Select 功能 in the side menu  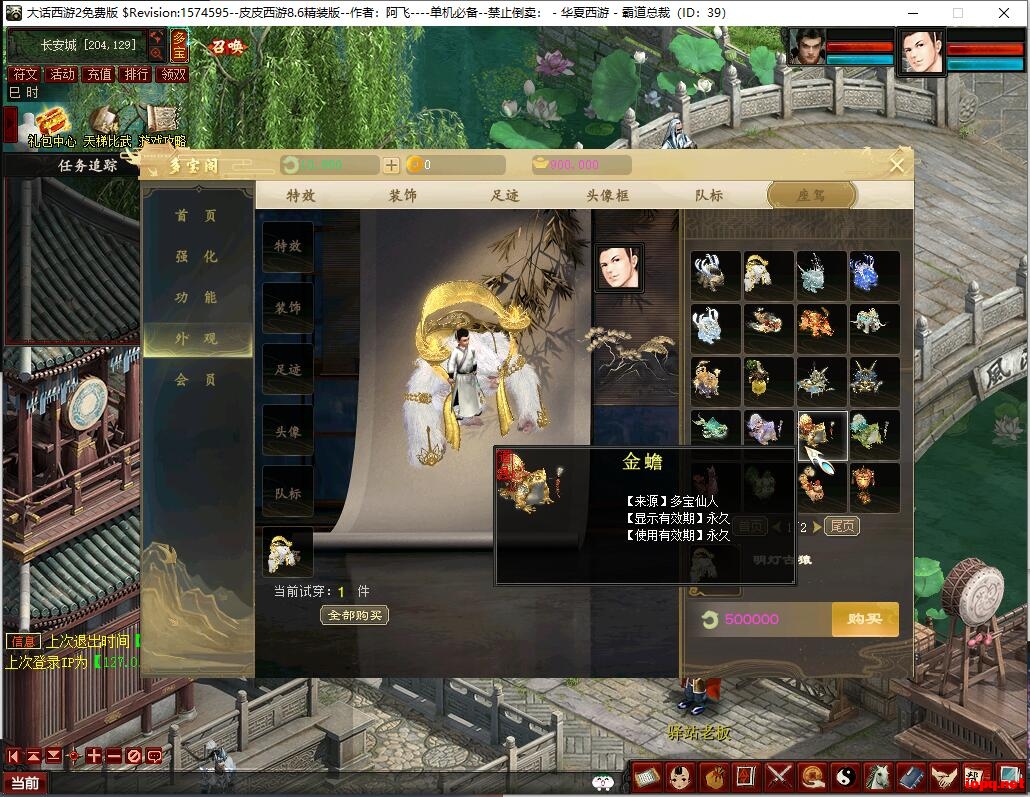pyautogui.click(x=196, y=298)
